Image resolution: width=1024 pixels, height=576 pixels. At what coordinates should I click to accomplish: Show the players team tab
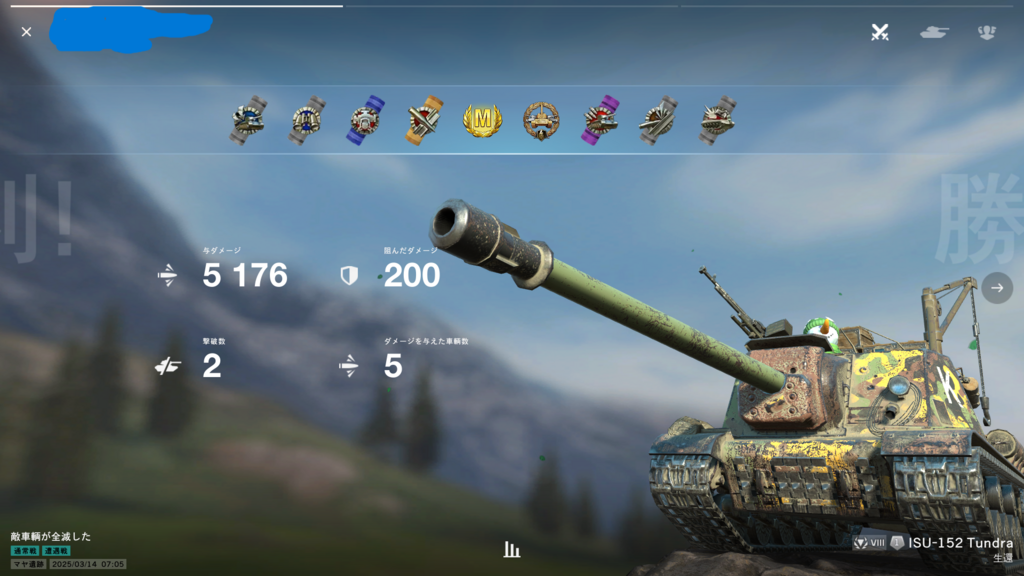point(987,32)
